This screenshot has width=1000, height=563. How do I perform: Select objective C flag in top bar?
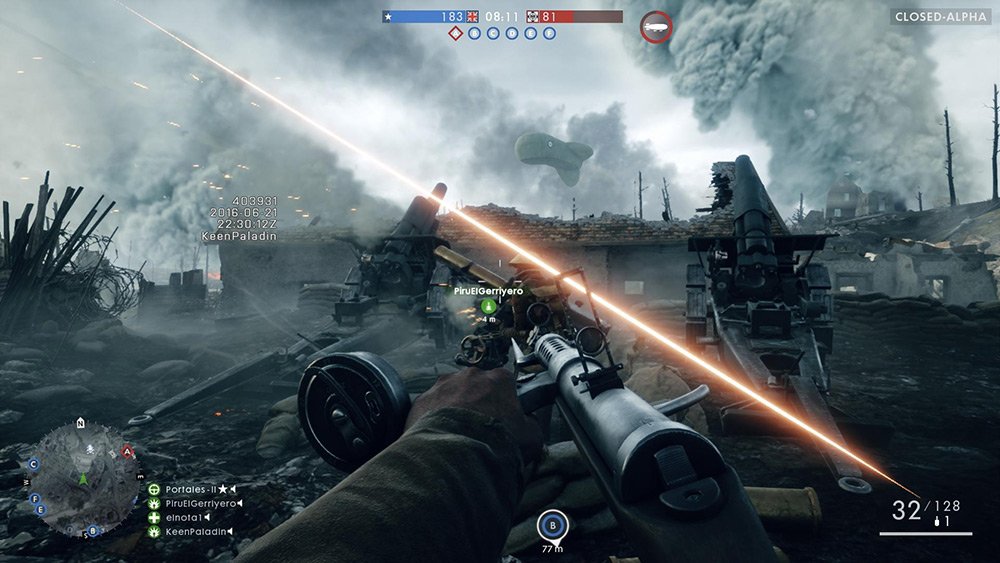[494, 33]
